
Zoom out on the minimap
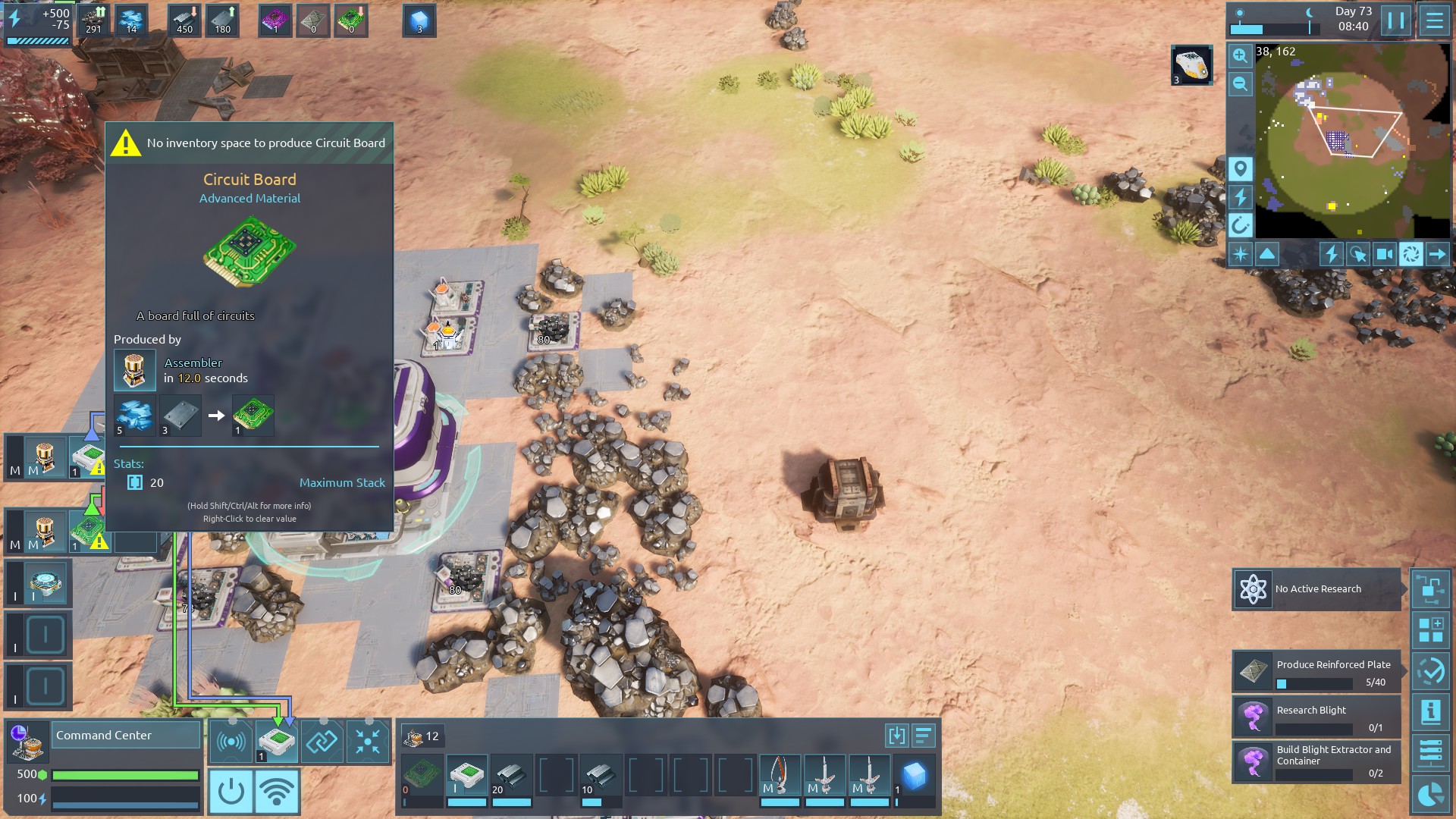[x=1240, y=84]
